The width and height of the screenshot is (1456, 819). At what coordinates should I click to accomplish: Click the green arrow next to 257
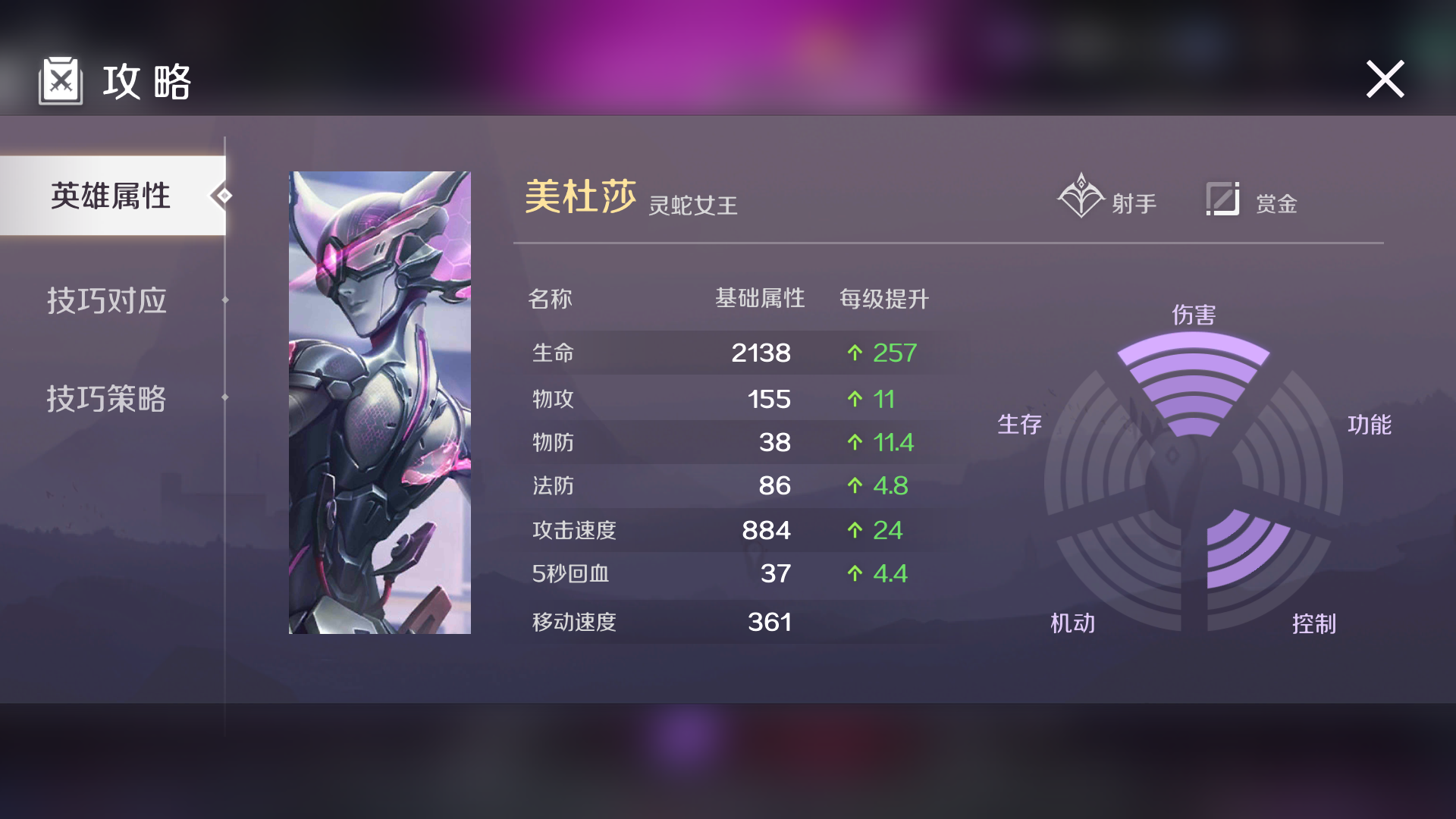coord(856,352)
